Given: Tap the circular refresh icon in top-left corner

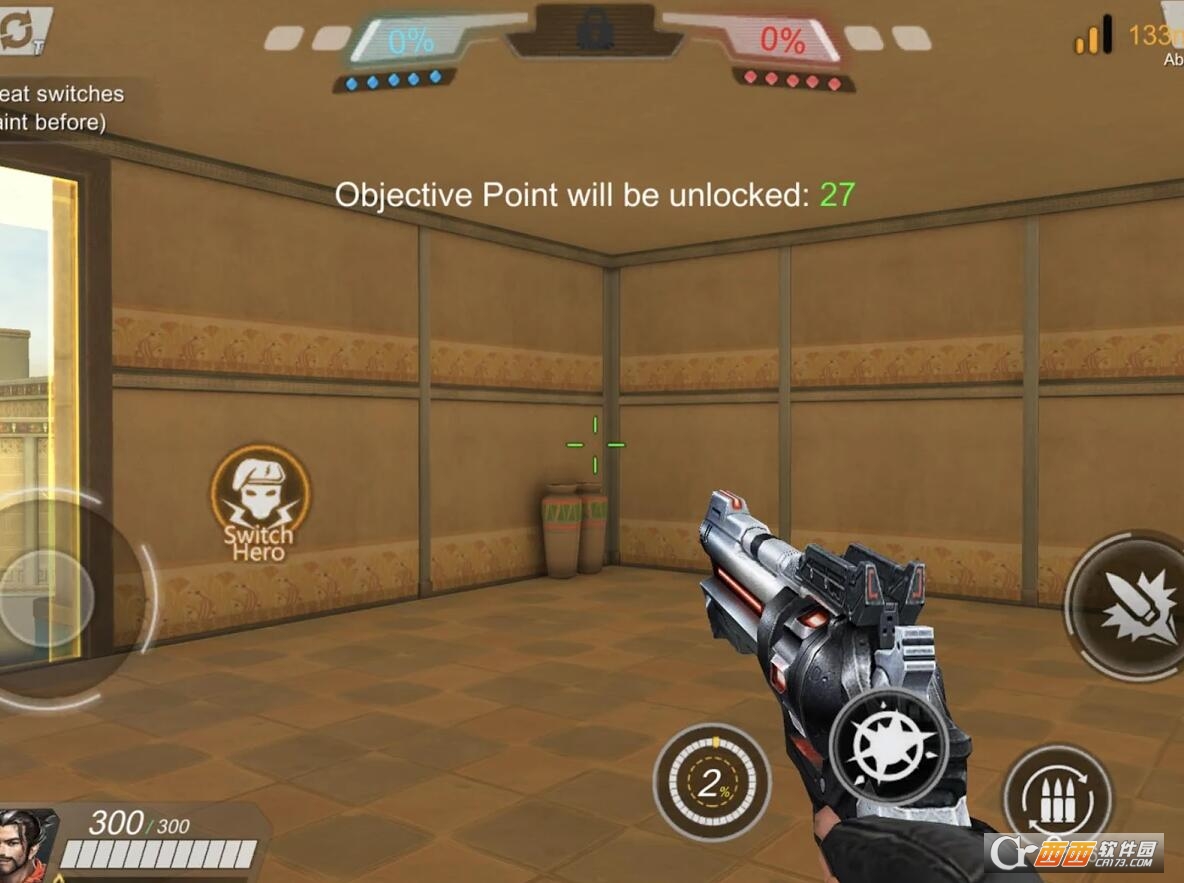Looking at the screenshot, I should point(20,30).
